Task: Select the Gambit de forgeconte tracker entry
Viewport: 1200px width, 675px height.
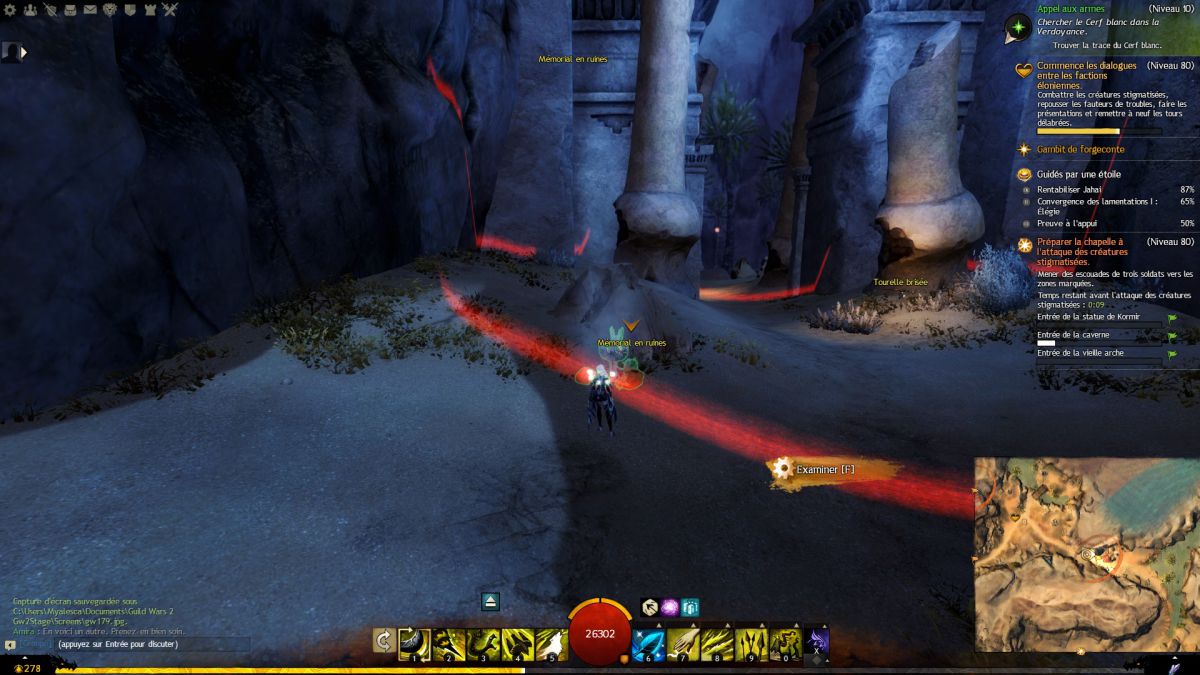Action: (x=1080, y=150)
